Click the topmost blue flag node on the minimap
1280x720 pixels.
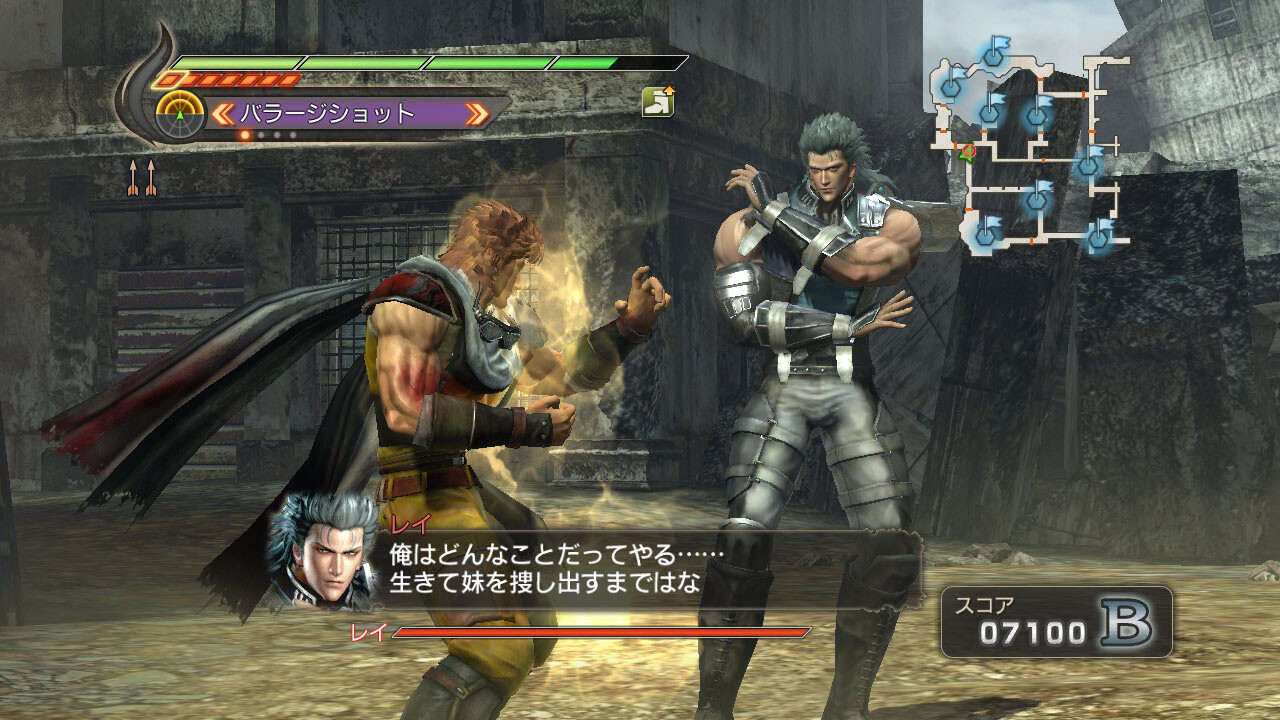click(x=992, y=59)
